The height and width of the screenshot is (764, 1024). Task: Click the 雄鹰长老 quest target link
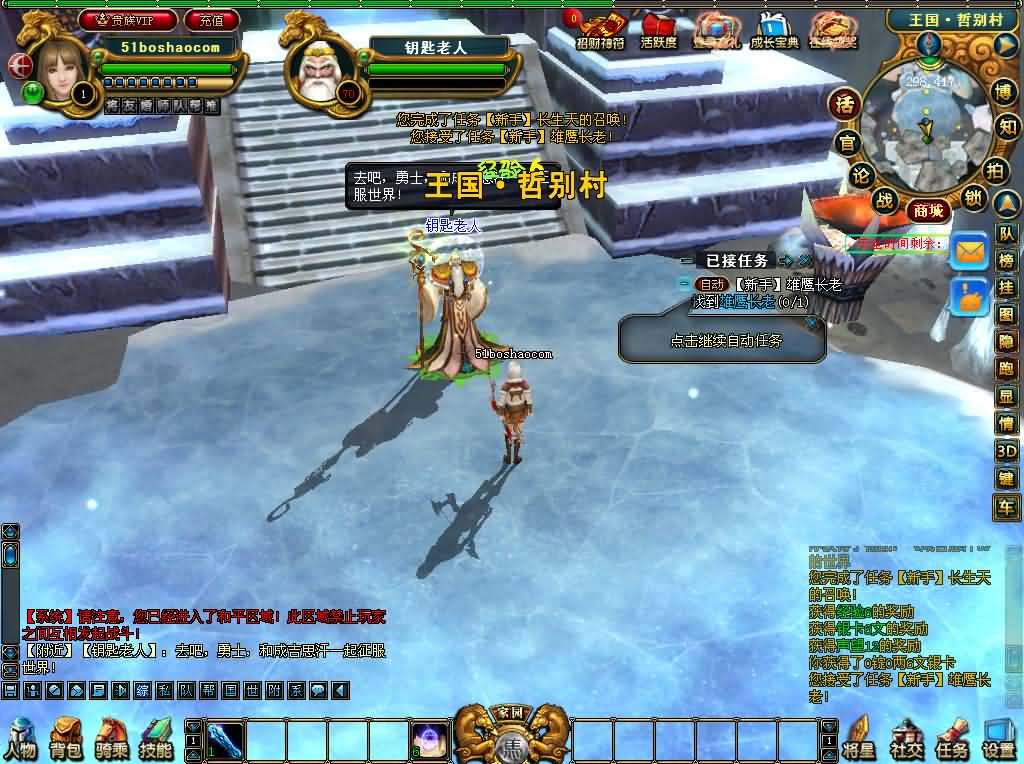pos(747,302)
